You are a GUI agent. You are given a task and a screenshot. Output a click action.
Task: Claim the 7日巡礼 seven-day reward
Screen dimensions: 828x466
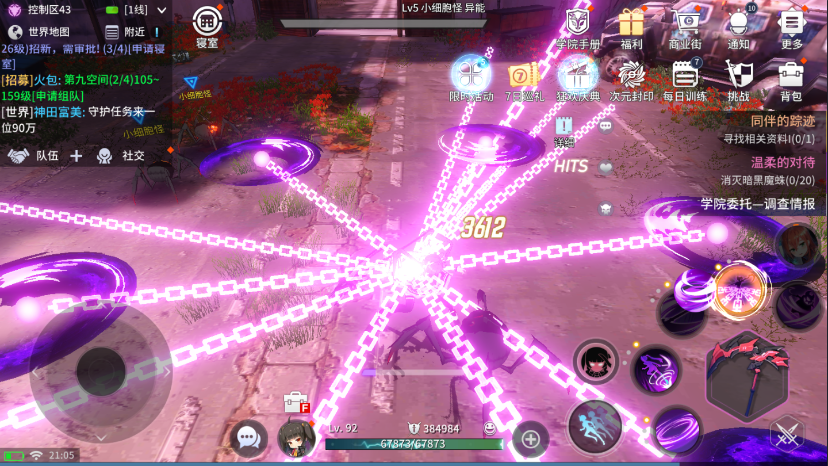point(525,80)
